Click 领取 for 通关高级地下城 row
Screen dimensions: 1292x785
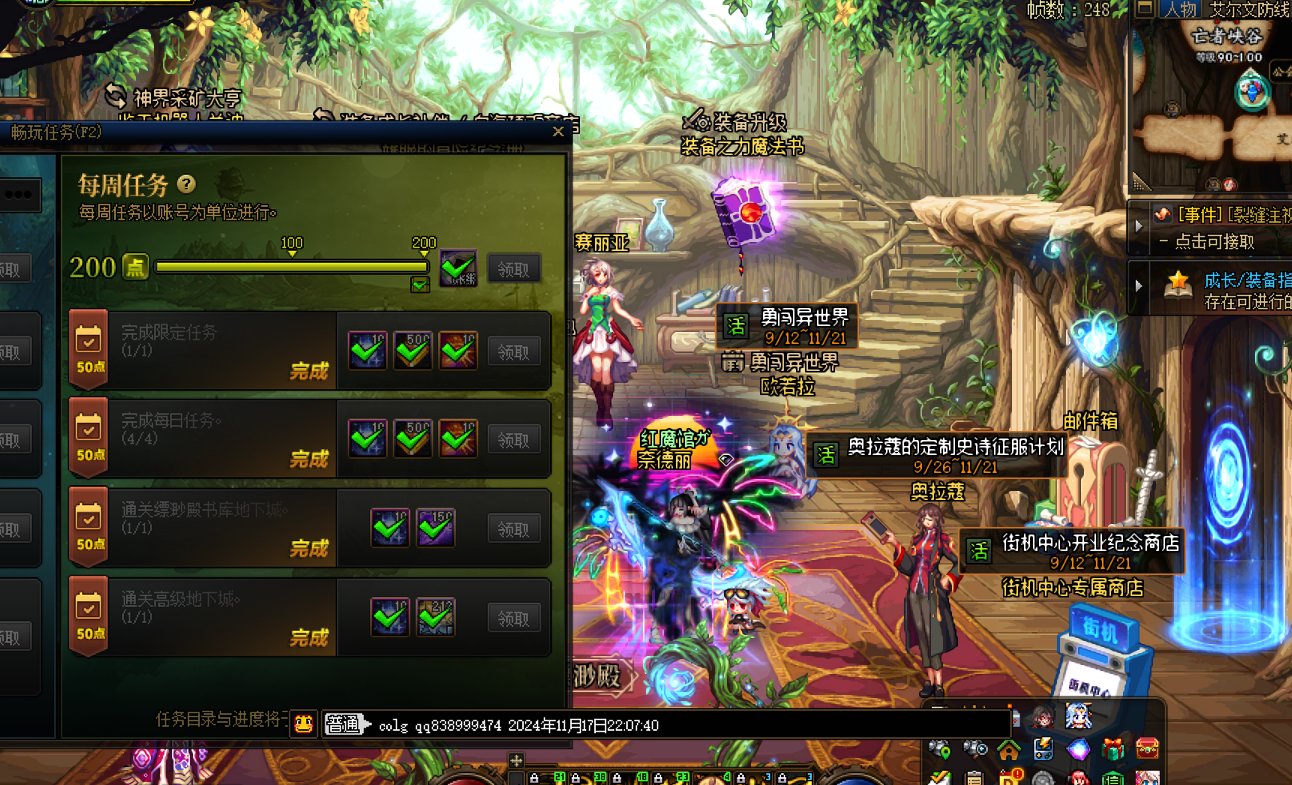(x=514, y=618)
